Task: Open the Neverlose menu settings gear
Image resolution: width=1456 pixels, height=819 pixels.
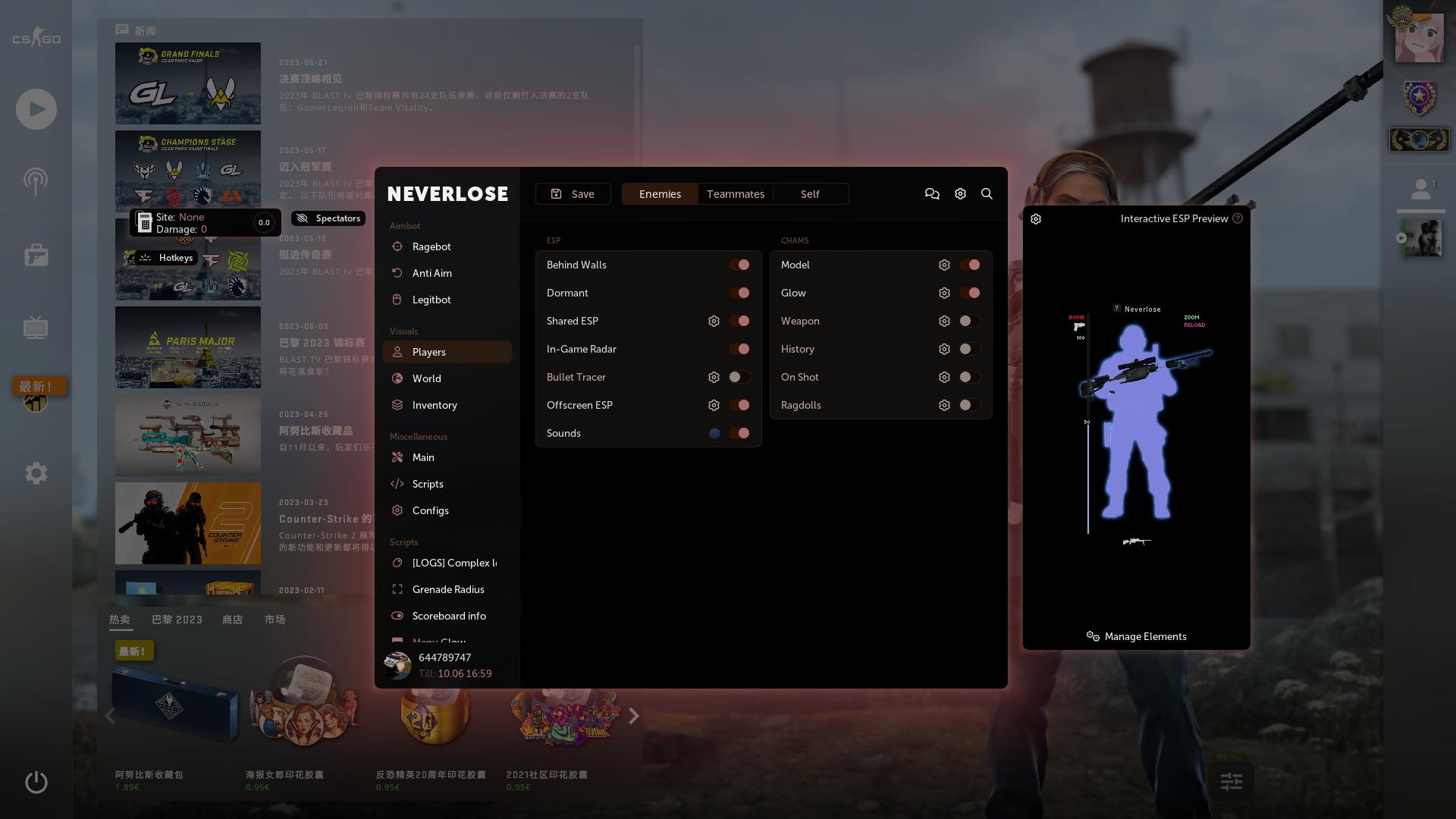Action: click(x=960, y=194)
